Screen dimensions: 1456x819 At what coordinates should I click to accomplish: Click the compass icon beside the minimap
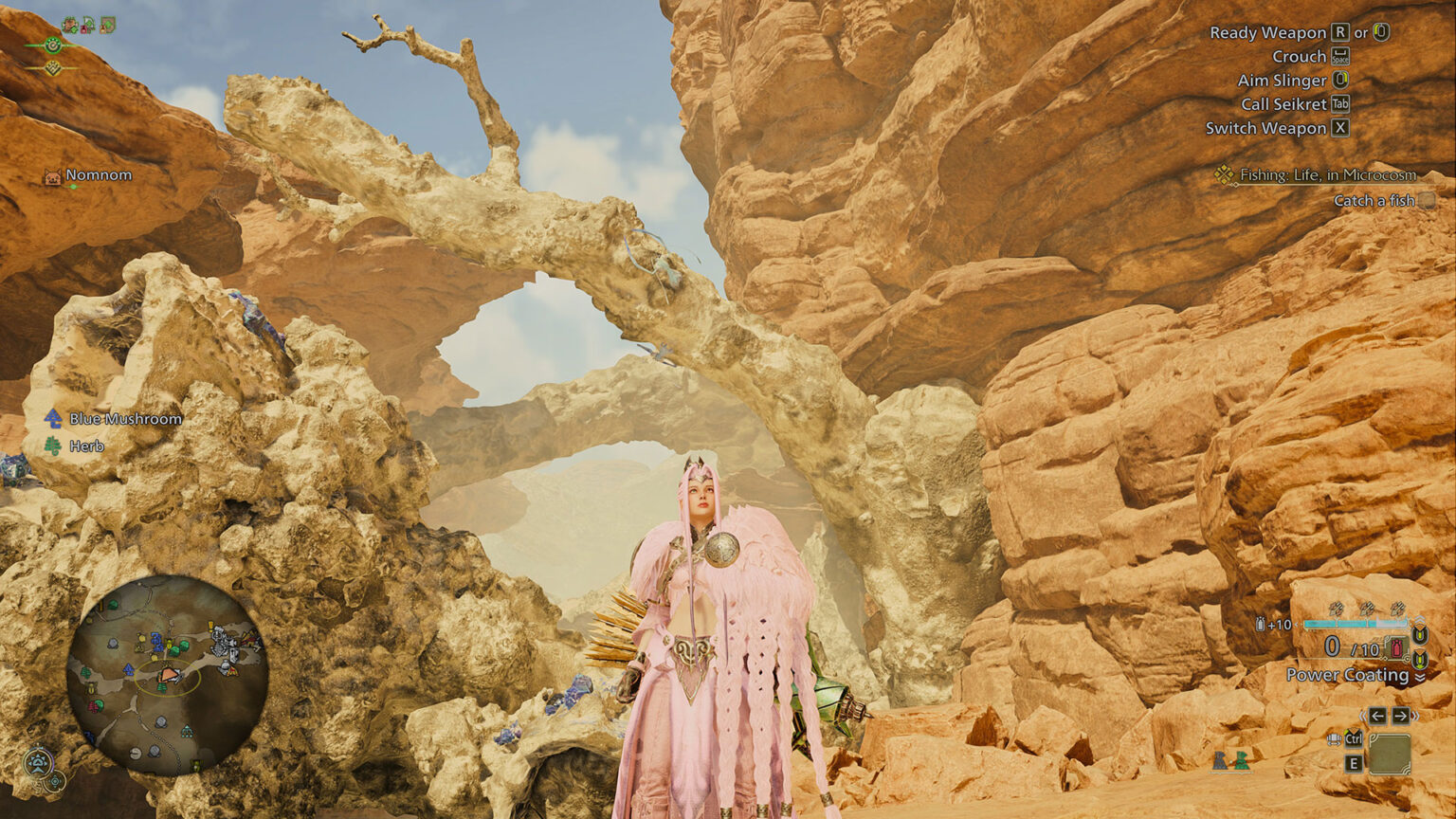tap(36, 760)
